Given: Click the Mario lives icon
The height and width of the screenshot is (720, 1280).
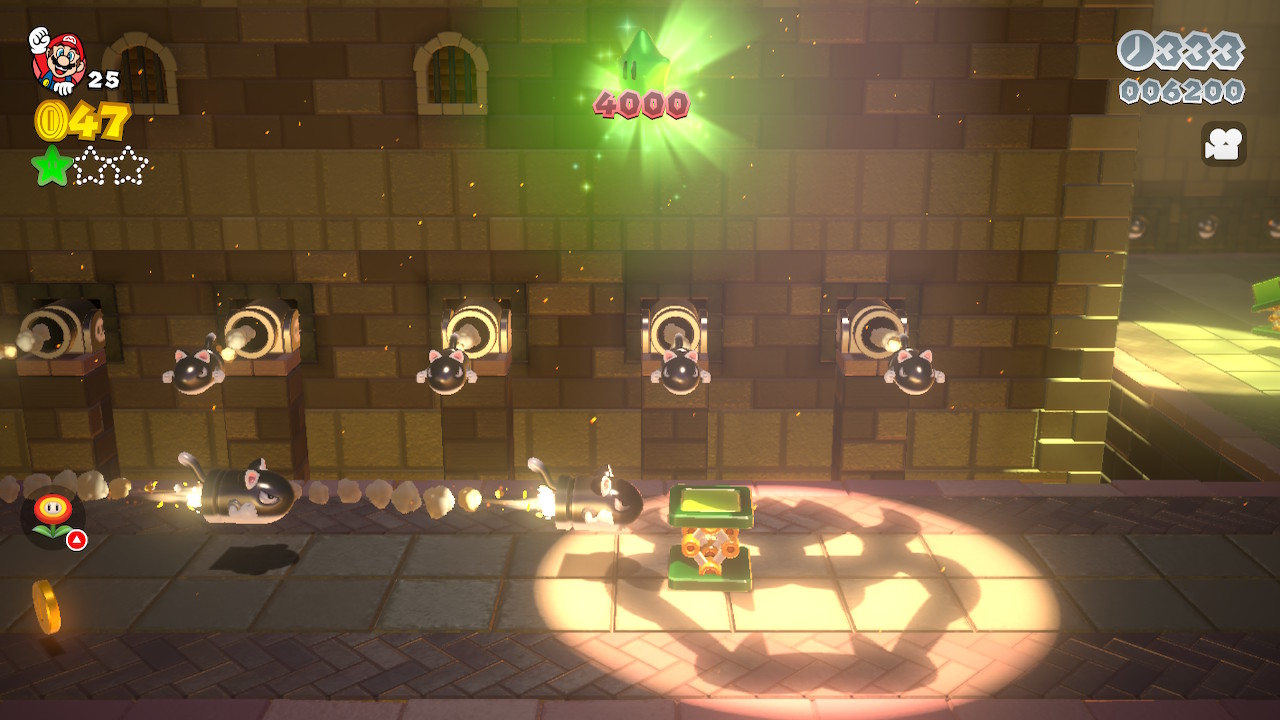Looking at the screenshot, I should 58,59.
